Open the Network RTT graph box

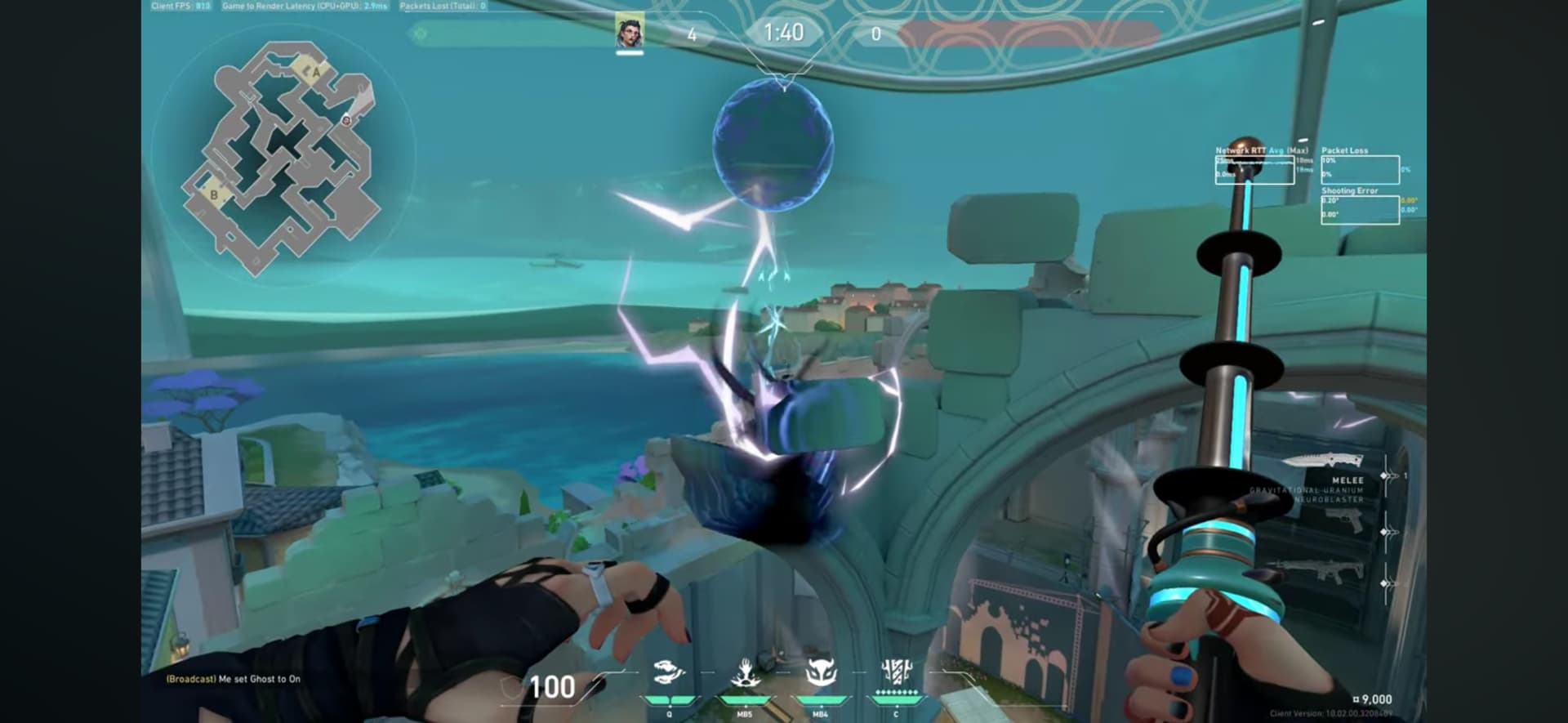[x=1254, y=169]
